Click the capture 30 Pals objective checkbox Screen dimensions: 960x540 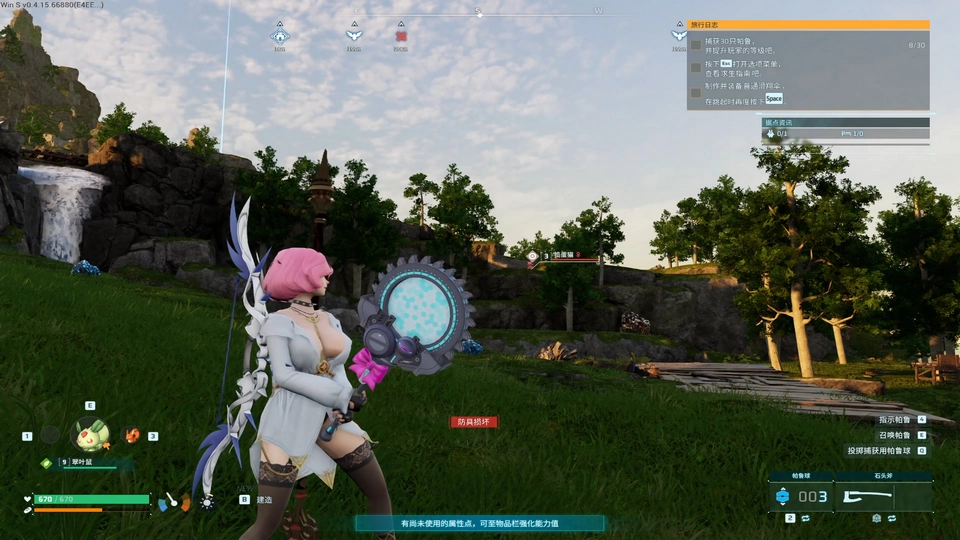click(696, 45)
